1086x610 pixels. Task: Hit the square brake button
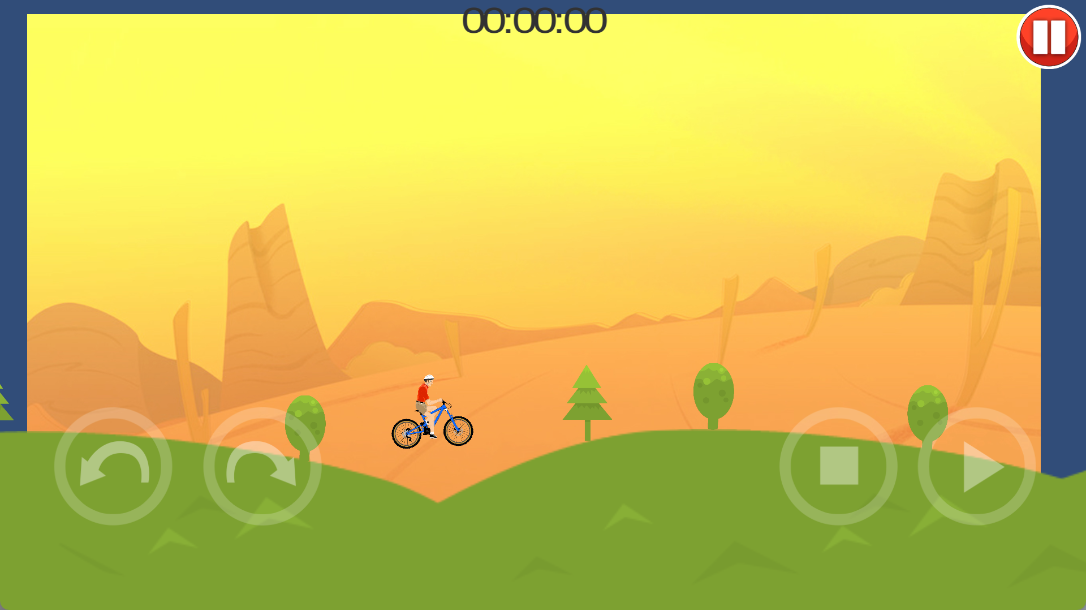(838, 466)
